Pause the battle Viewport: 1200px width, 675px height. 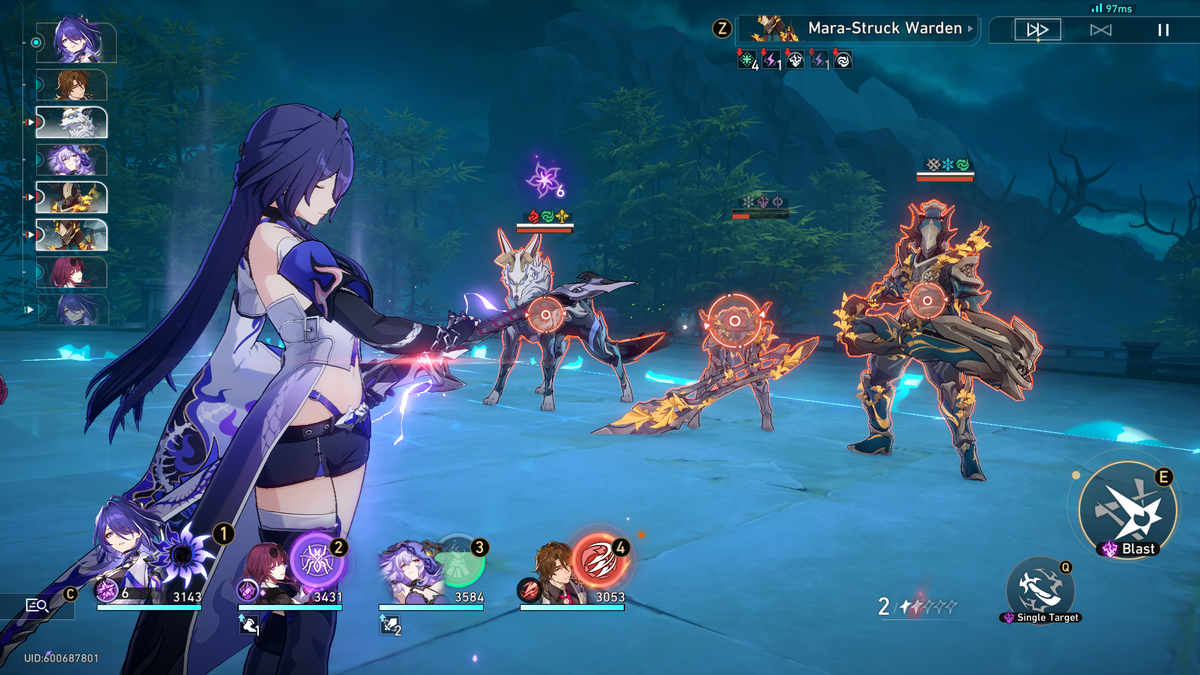coord(1163,30)
